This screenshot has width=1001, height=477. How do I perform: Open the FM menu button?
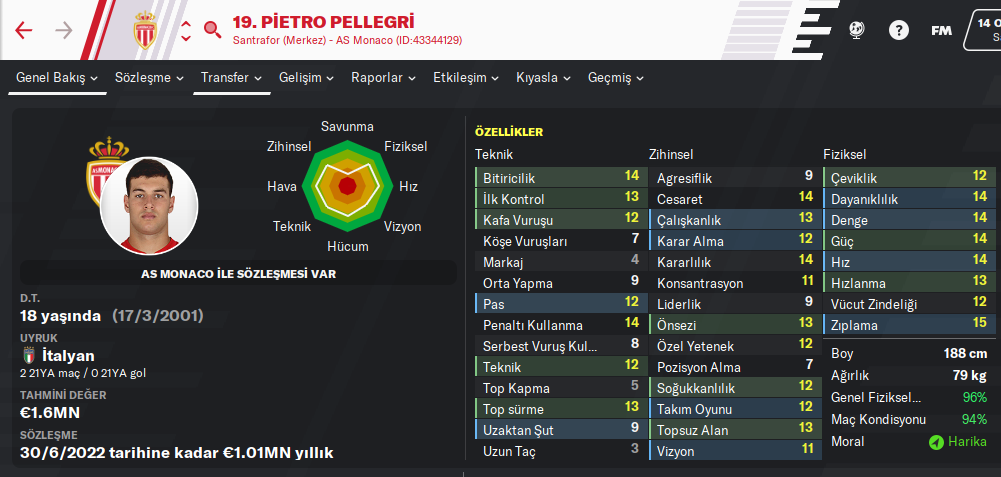click(x=941, y=30)
